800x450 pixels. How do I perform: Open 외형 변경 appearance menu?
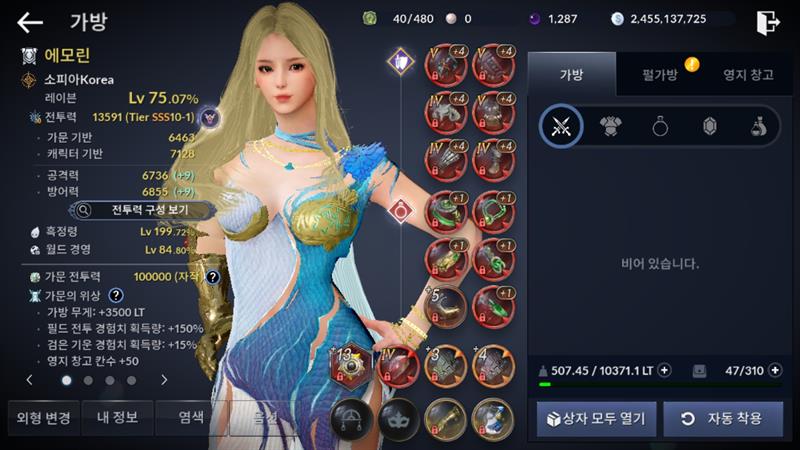[x=42, y=417]
